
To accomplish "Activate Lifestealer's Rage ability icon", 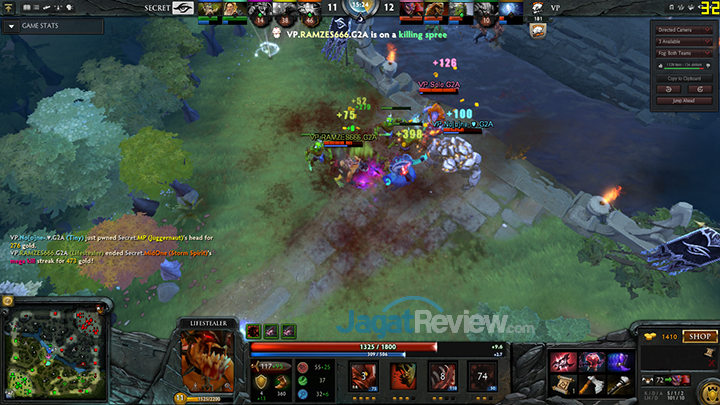I will (x=364, y=376).
